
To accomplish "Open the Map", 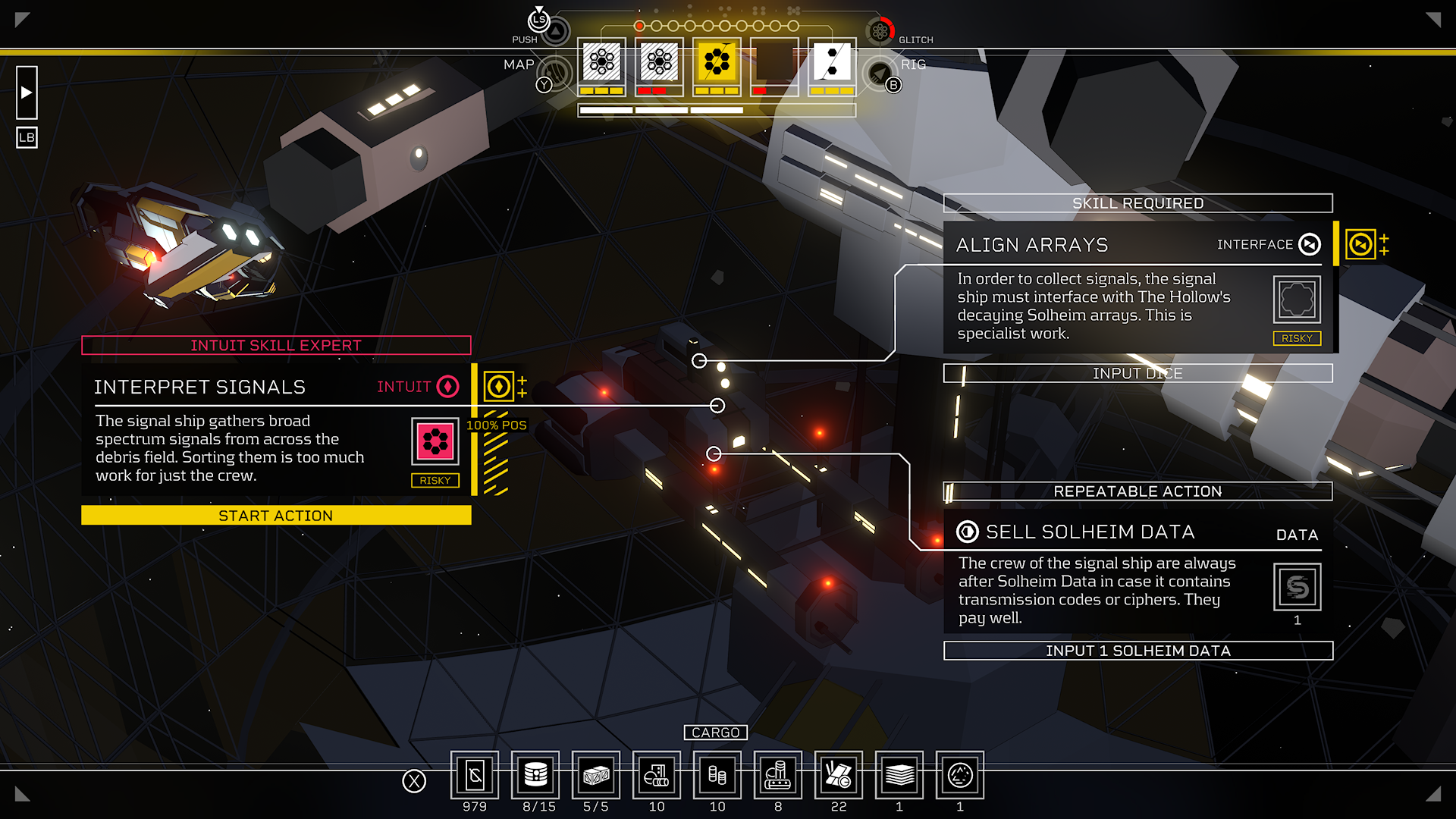I will click(555, 74).
